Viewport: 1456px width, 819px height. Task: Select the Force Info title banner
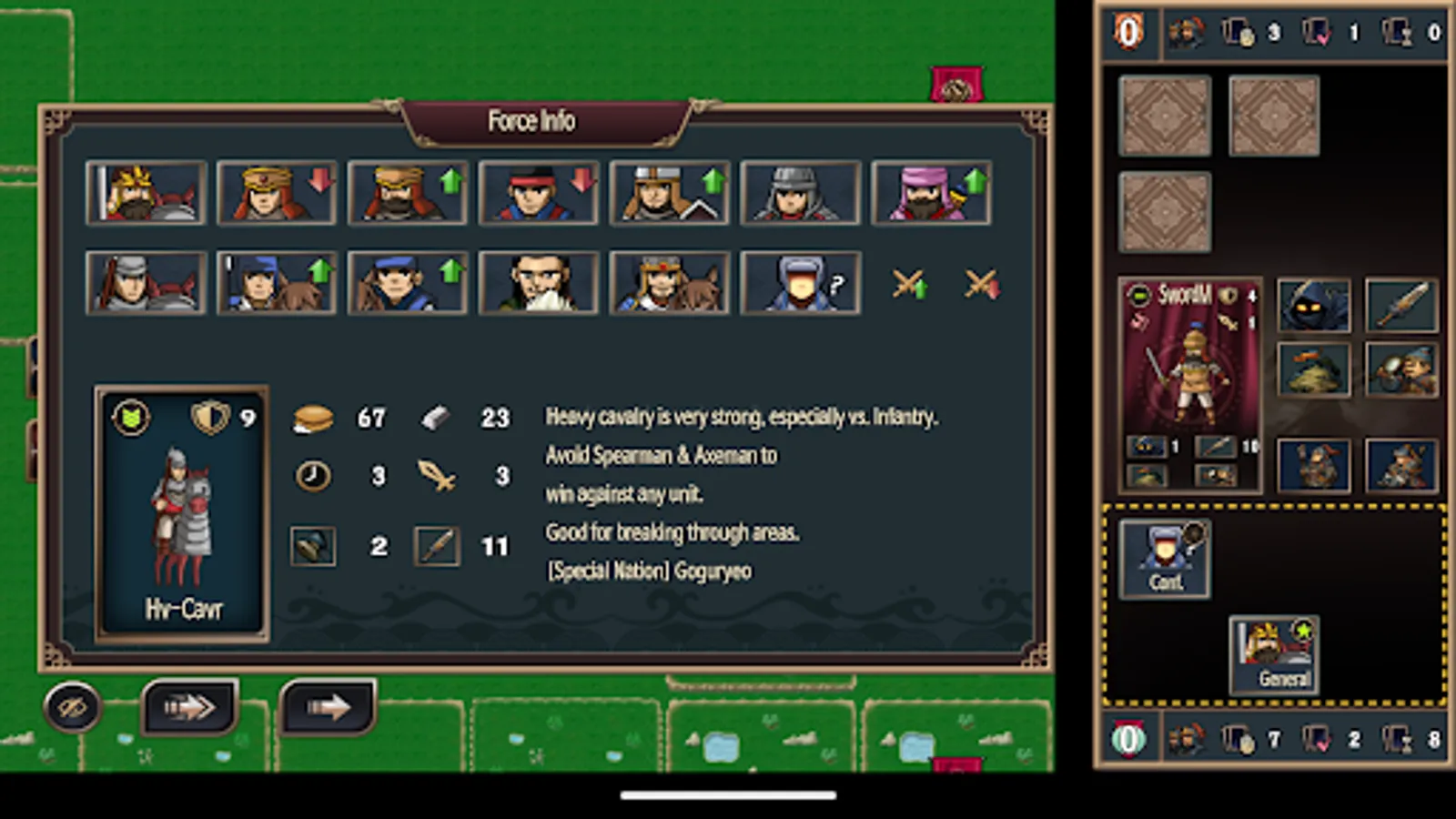click(531, 119)
